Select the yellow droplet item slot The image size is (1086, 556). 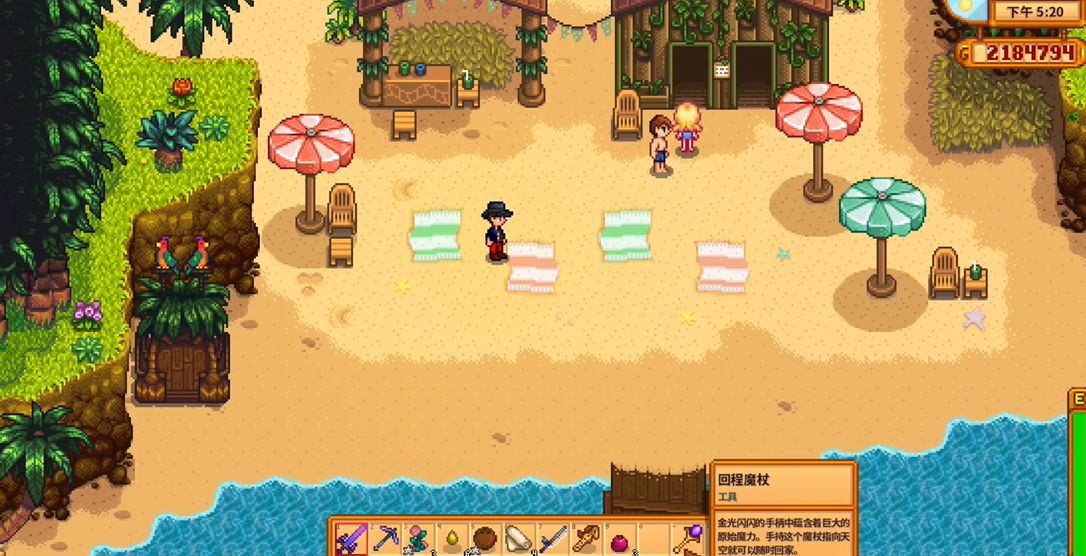452,540
